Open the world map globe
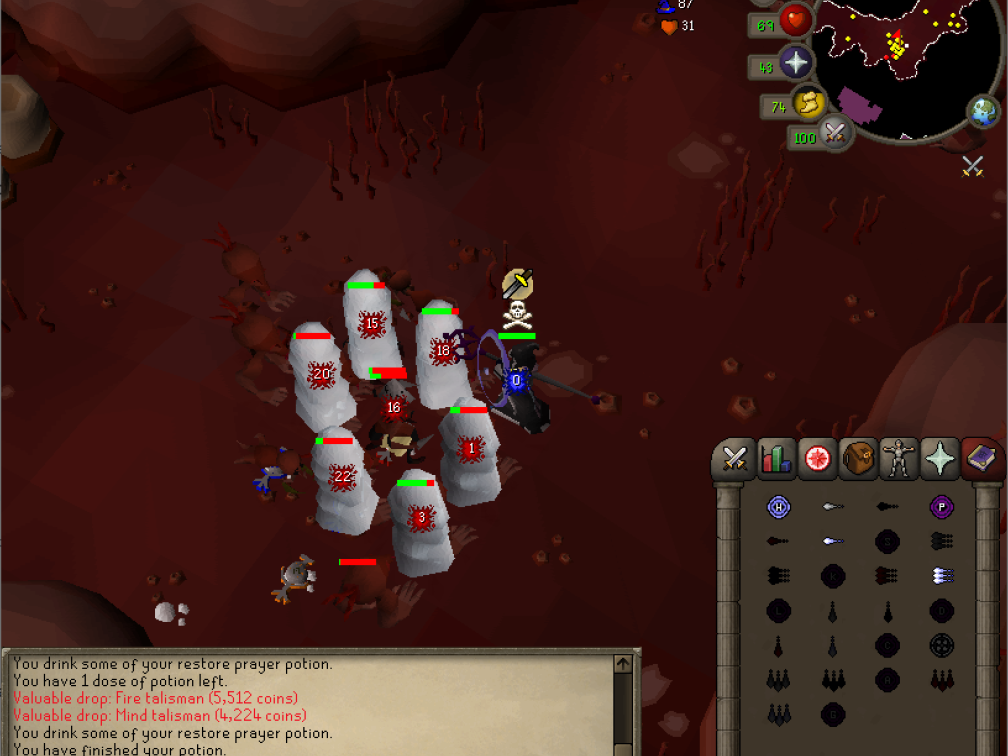The image size is (1008, 756). coord(983,109)
